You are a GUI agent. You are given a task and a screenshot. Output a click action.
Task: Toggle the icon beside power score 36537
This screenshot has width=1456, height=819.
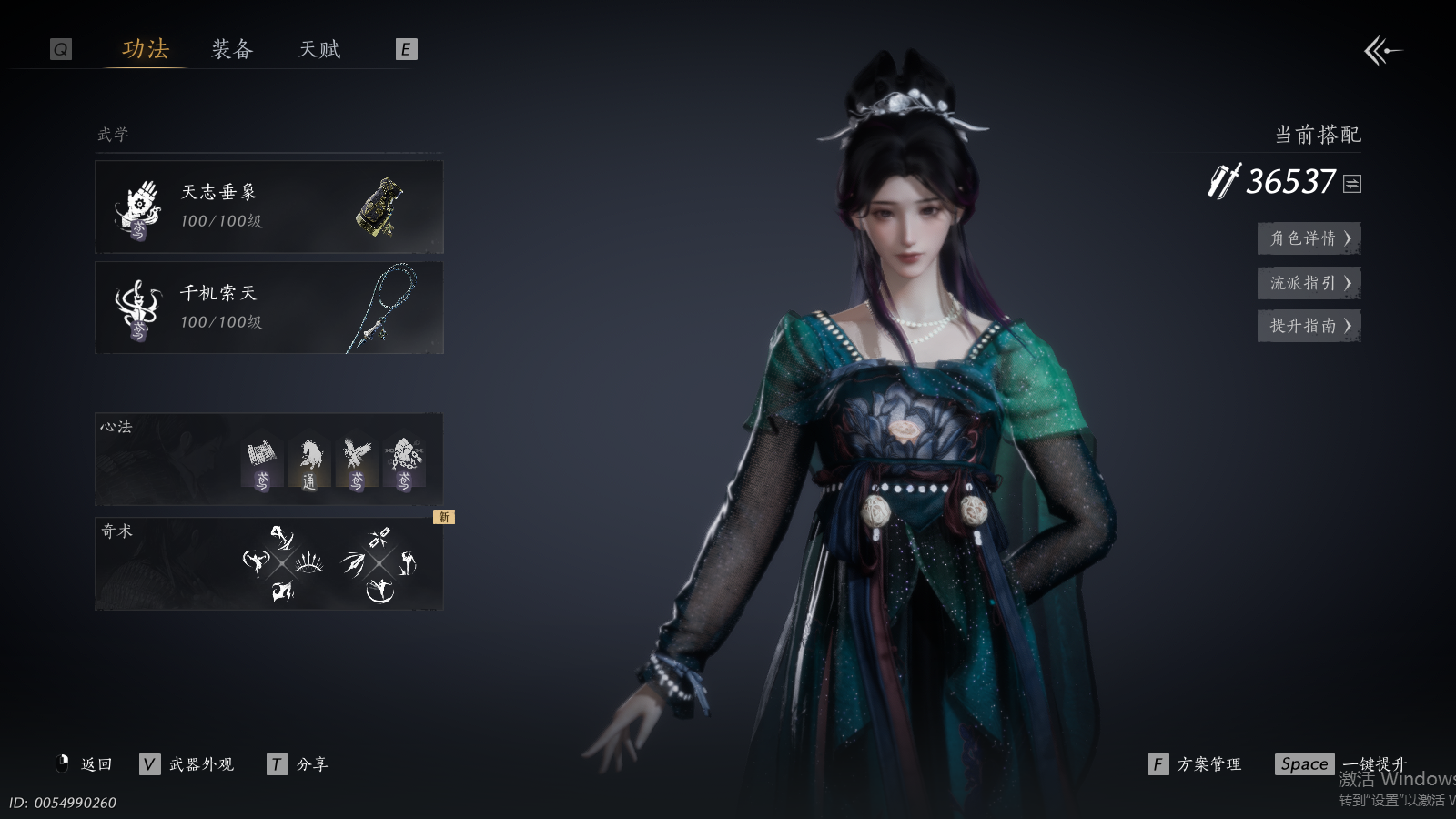coord(1352,184)
